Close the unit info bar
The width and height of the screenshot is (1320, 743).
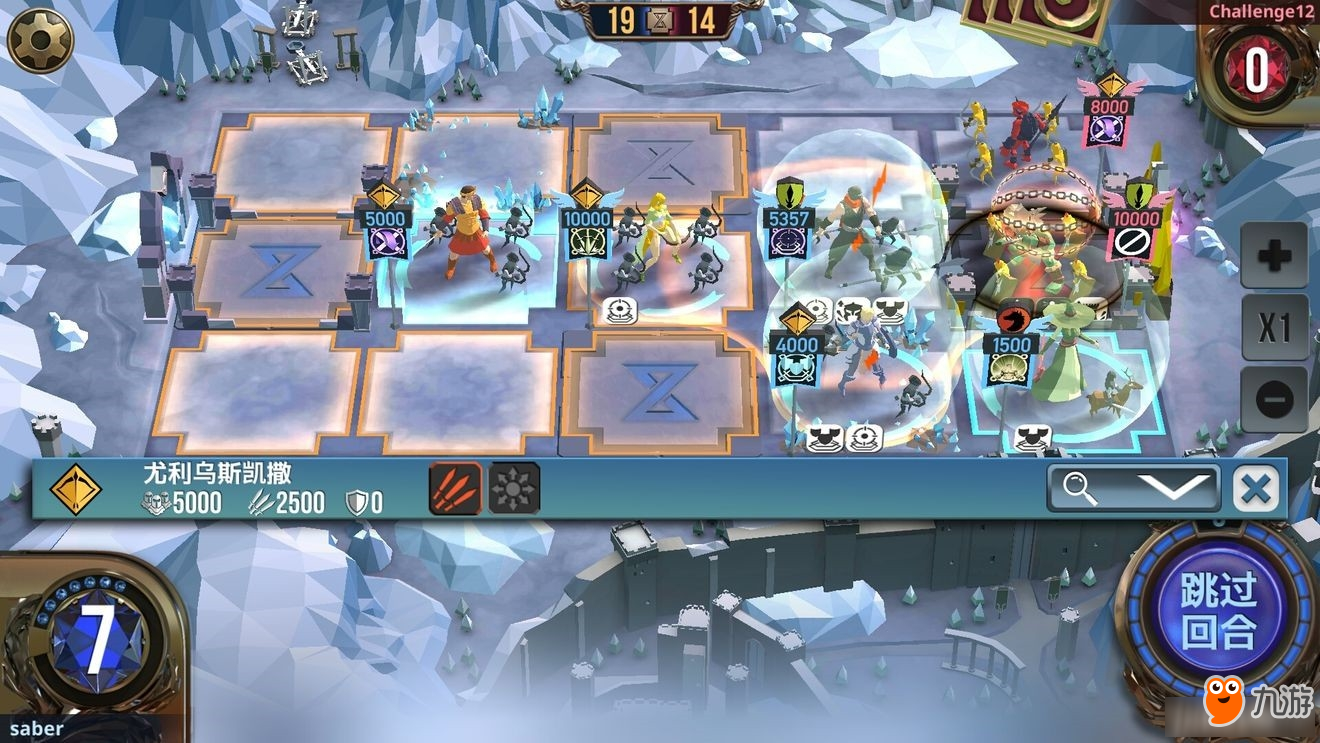[1256, 489]
